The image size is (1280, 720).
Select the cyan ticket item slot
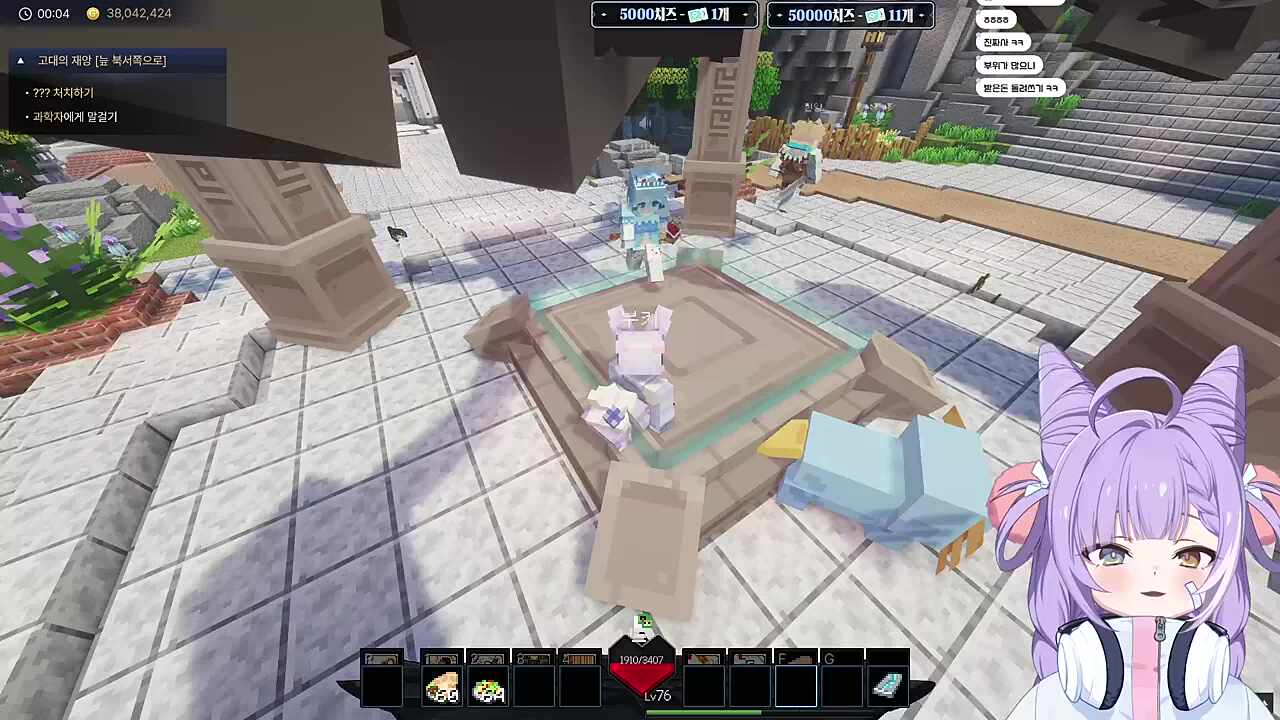pos(887,686)
